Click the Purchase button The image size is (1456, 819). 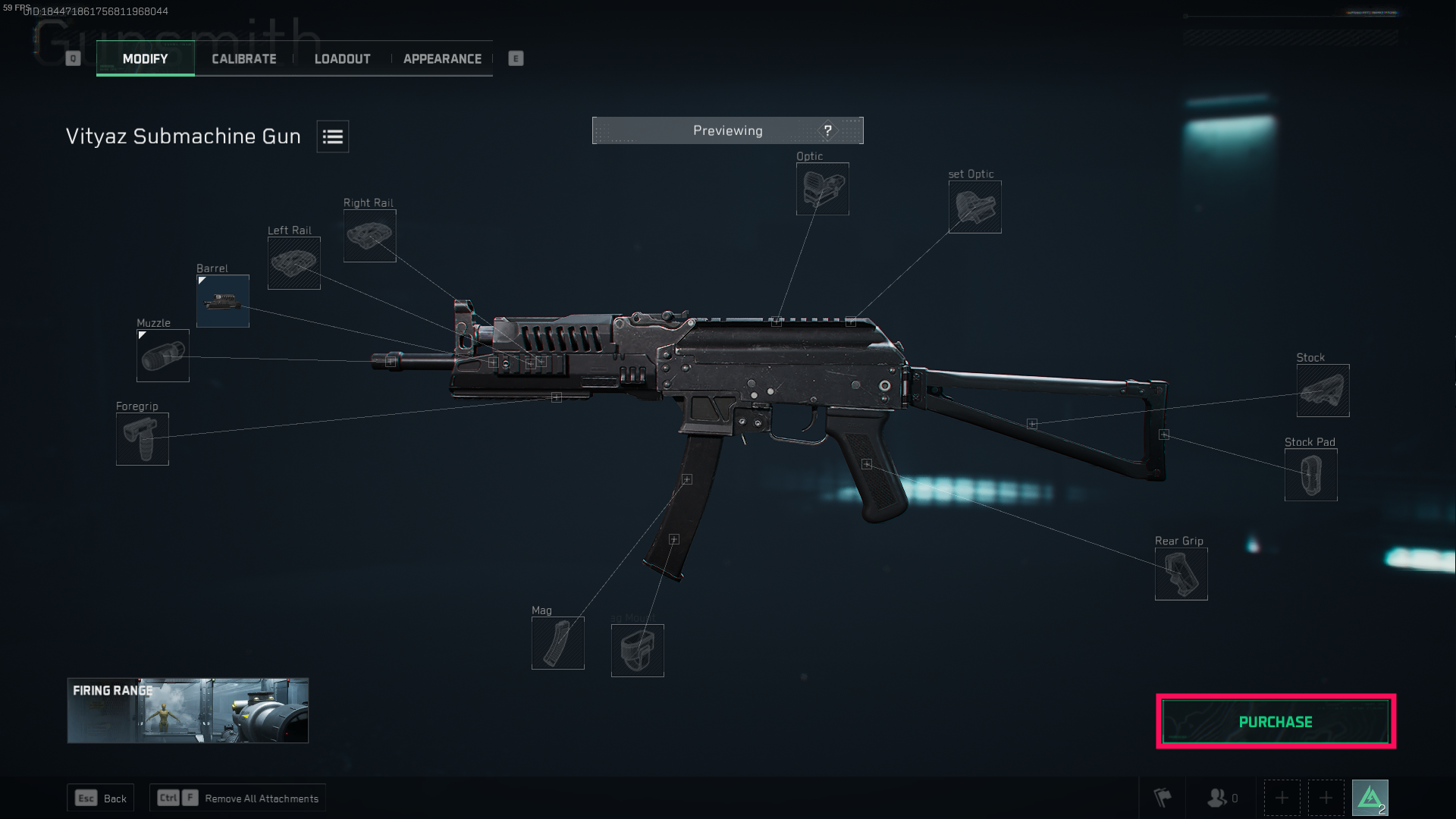tap(1275, 721)
